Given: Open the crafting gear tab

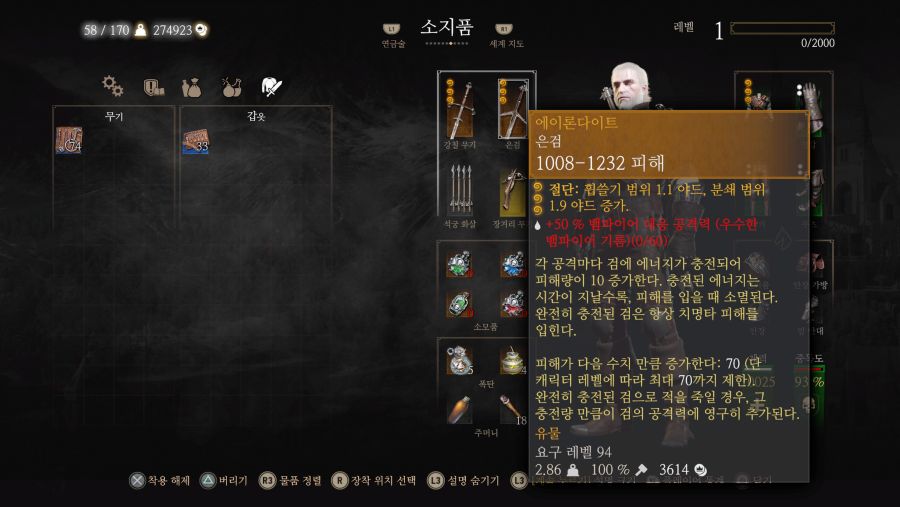Looking at the screenshot, I should [113, 87].
